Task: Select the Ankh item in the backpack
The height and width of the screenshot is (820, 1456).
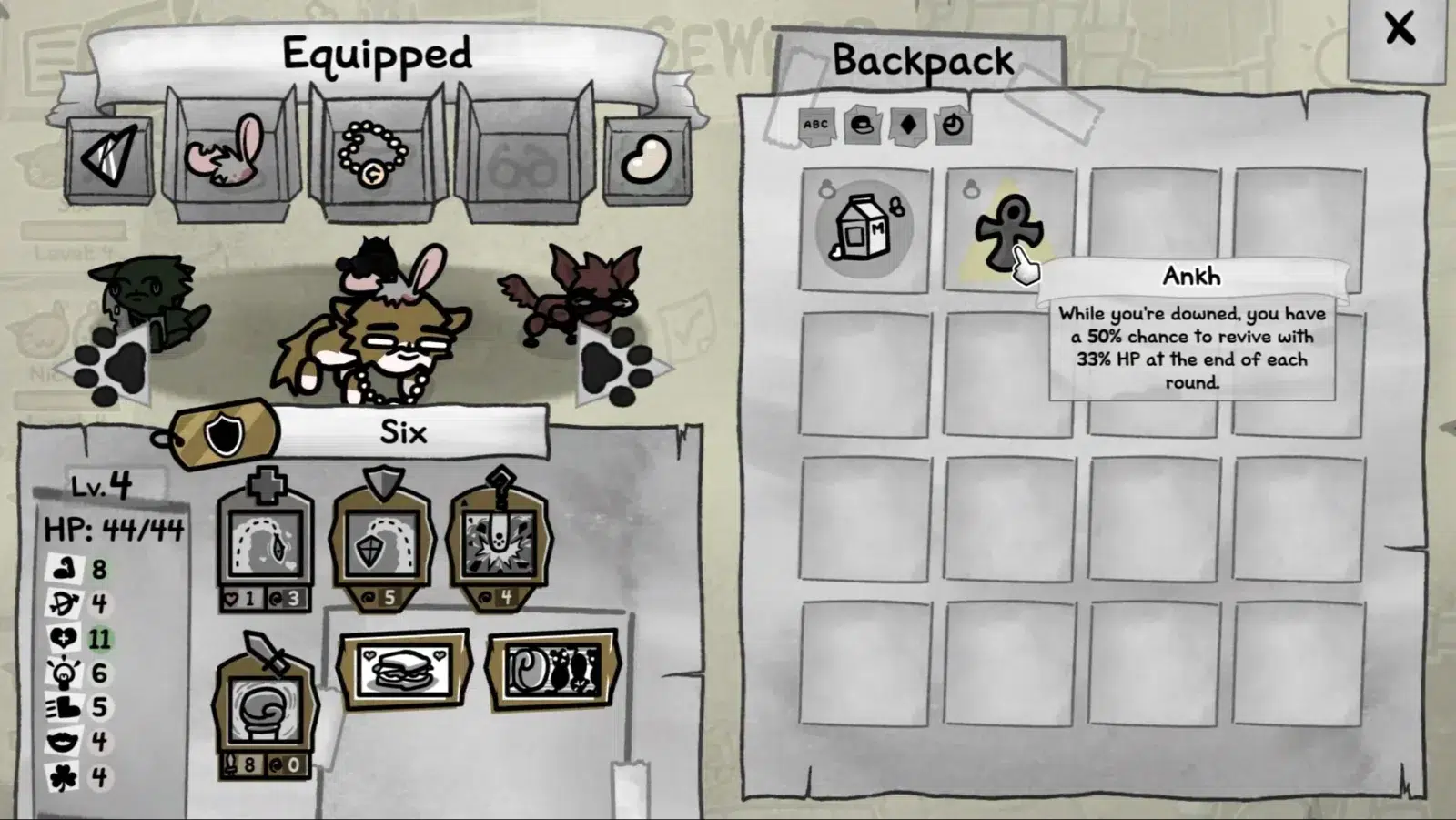Action: 1007,229
